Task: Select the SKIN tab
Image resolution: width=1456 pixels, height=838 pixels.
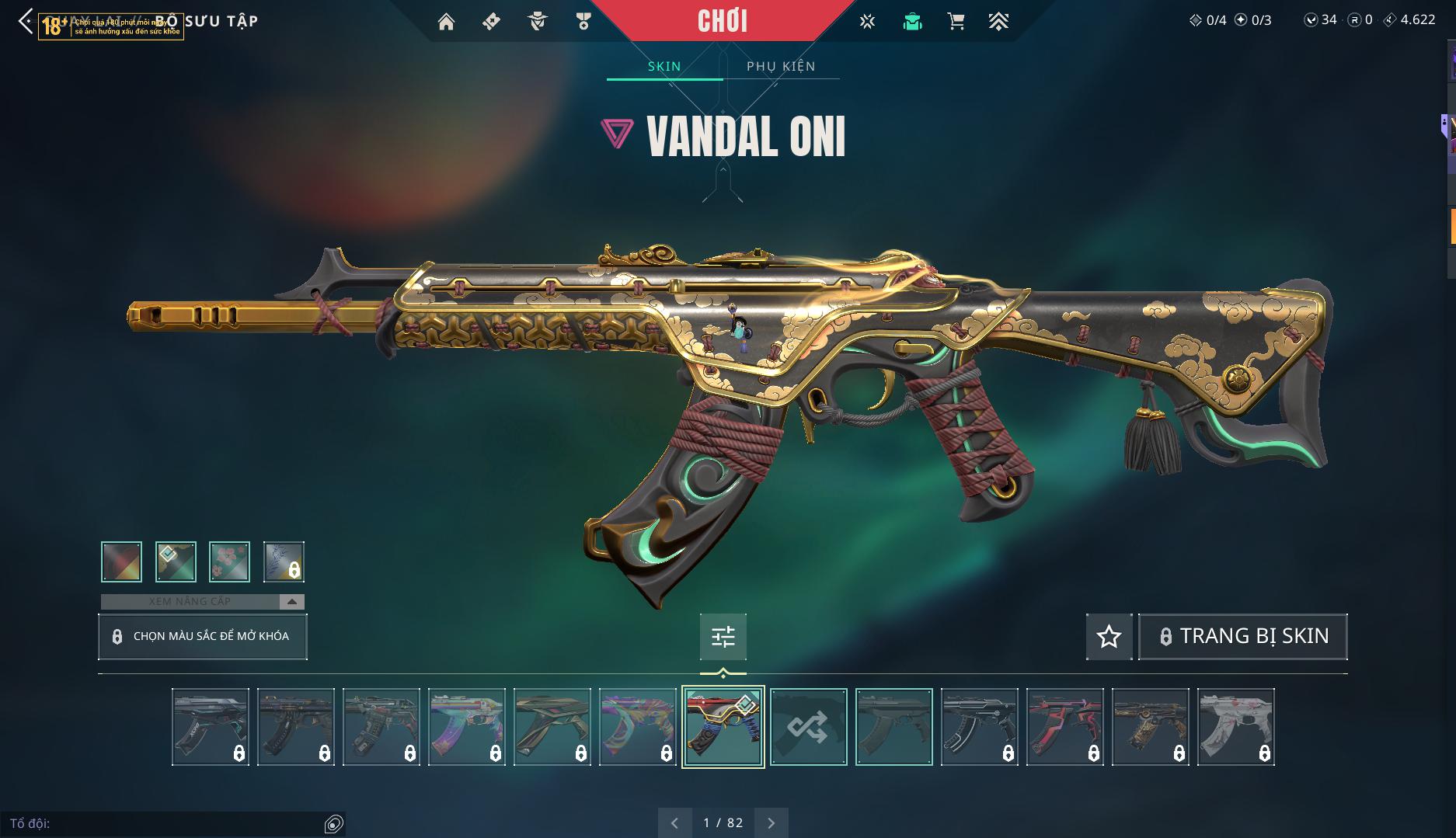Action: pyautogui.click(x=664, y=66)
